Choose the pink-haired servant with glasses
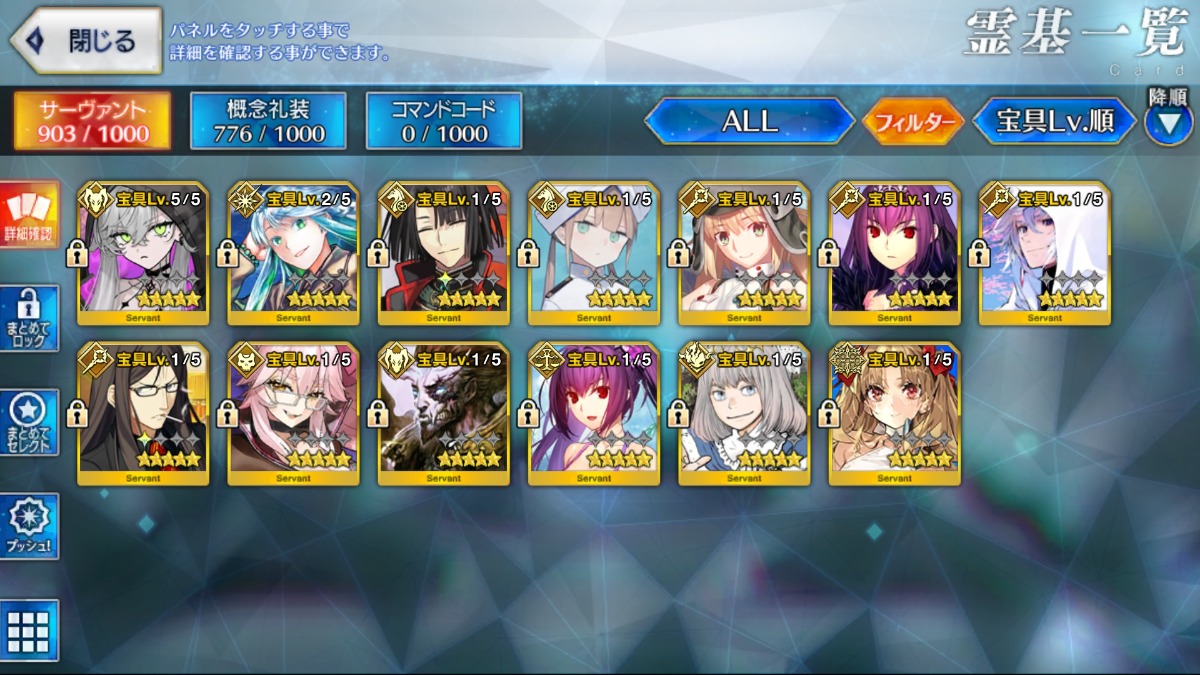1200x675 pixels. (x=293, y=414)
